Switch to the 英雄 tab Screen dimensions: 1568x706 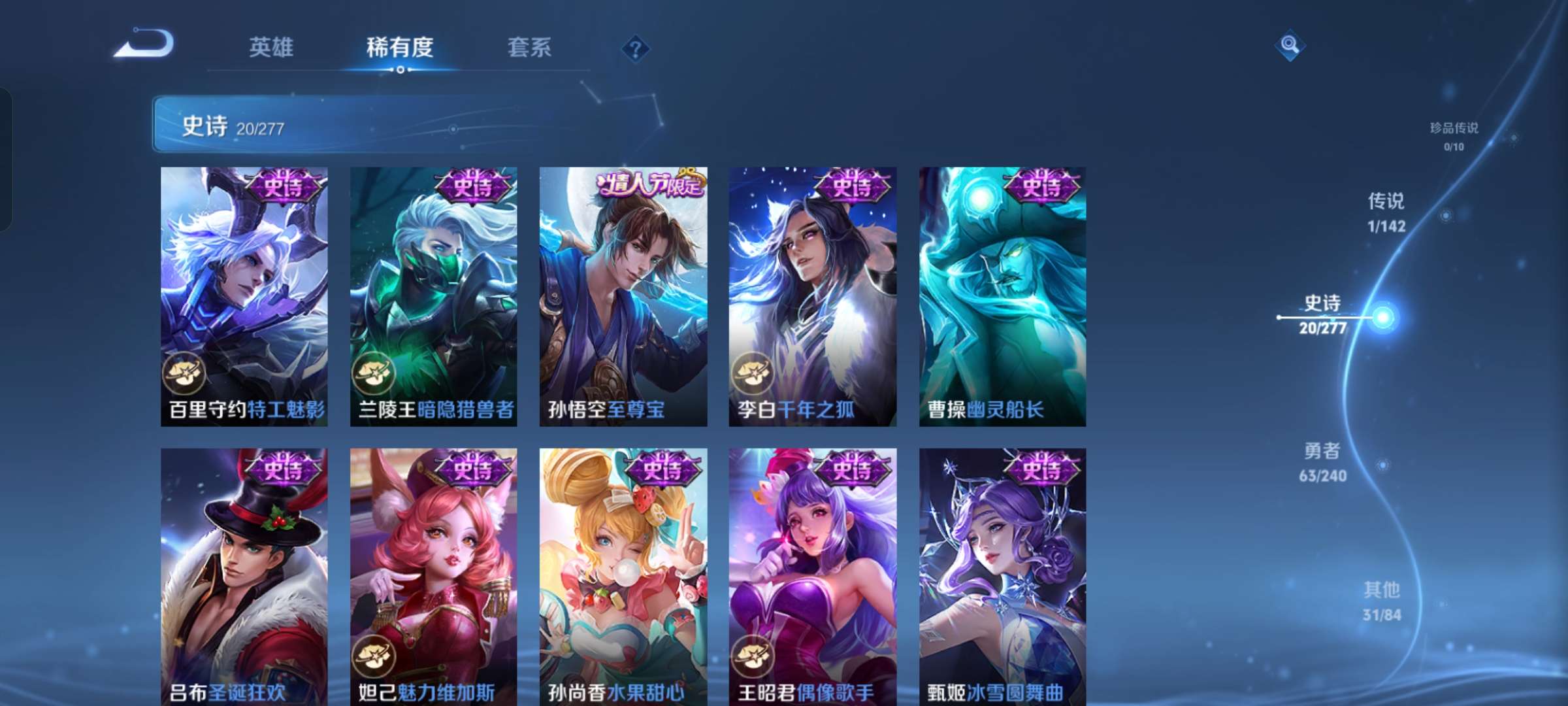coord(270,48)
